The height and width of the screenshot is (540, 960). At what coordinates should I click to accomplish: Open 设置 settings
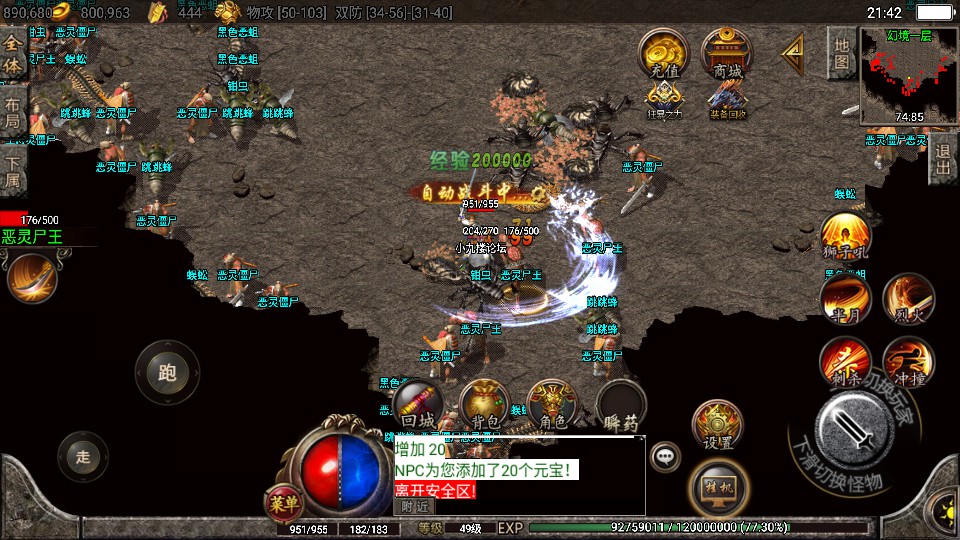coord(717,425)
